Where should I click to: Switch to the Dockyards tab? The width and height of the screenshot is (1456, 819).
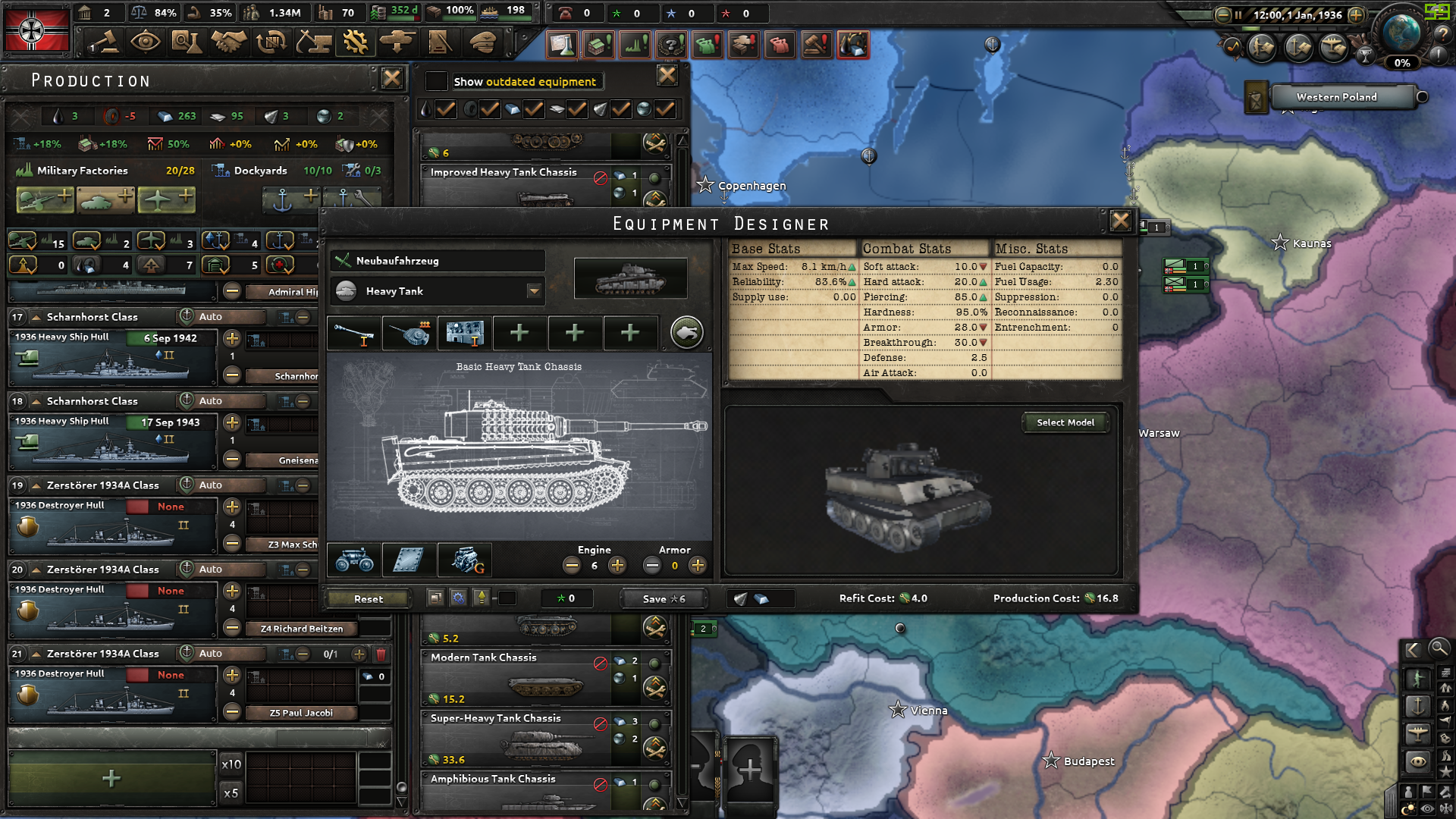pos(260,171)
